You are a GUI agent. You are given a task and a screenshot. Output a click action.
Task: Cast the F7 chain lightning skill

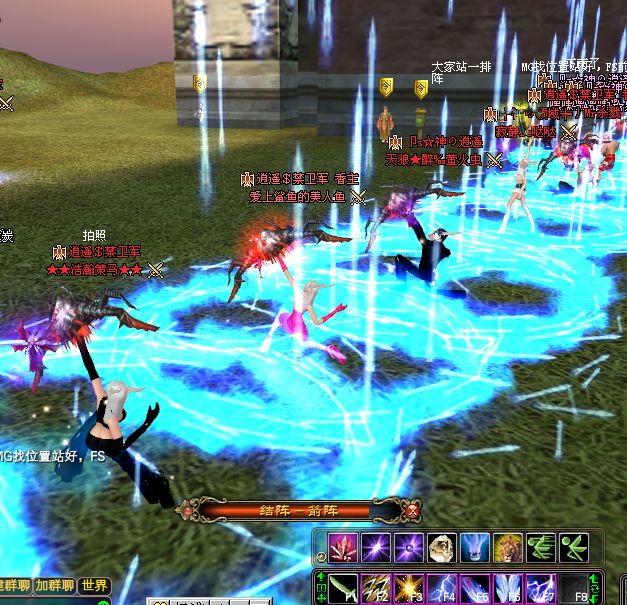coord(540,587)
